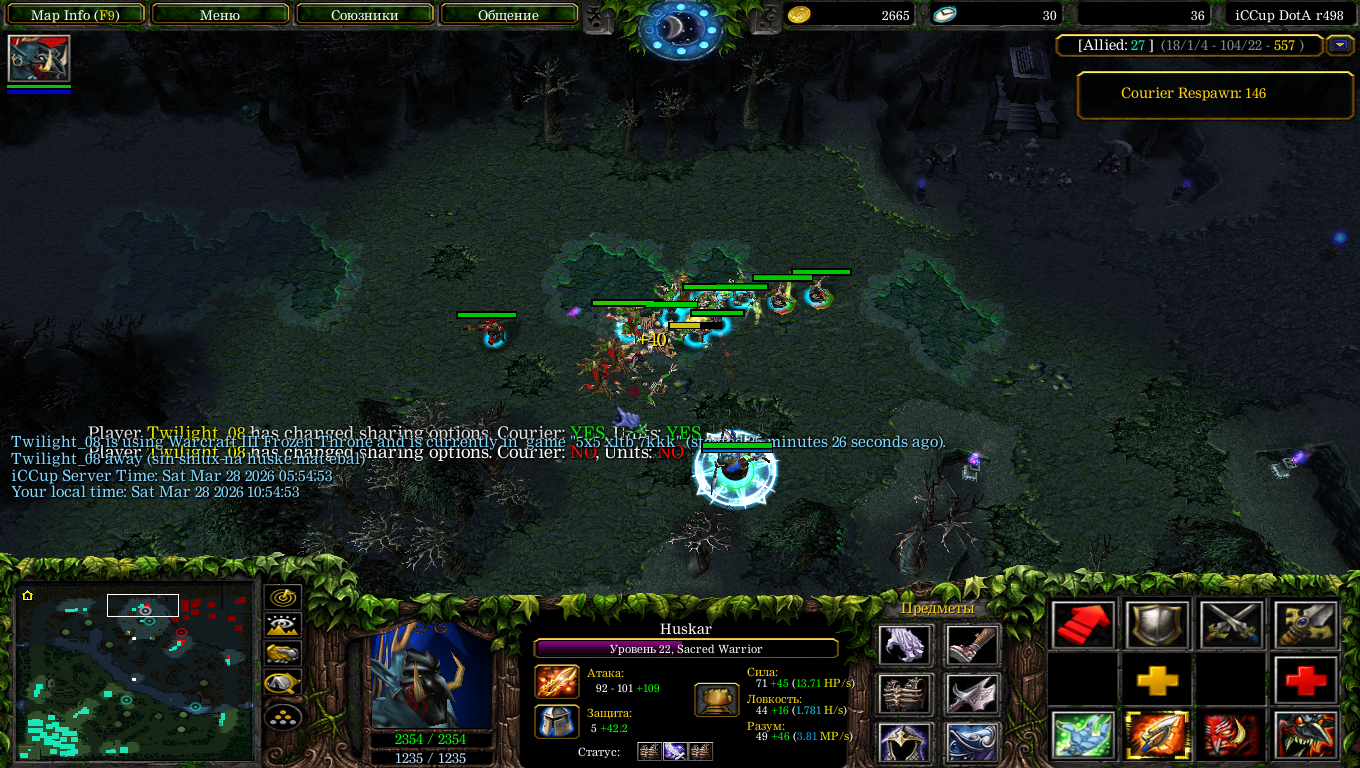This screenshot has width=1360, height=768.
Task: Select the Huskar hero portrait icon
Action: pos(39,59)
